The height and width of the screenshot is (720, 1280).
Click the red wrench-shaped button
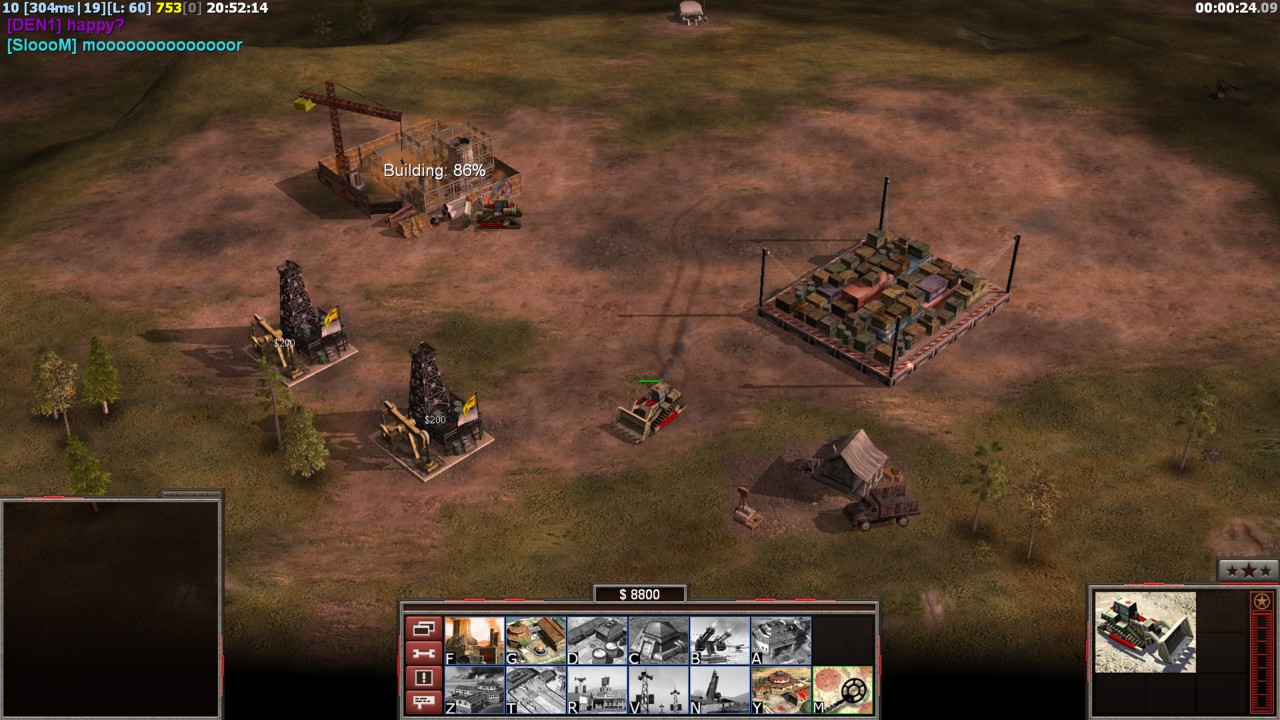pyautogui.click(x=423, y=654)
